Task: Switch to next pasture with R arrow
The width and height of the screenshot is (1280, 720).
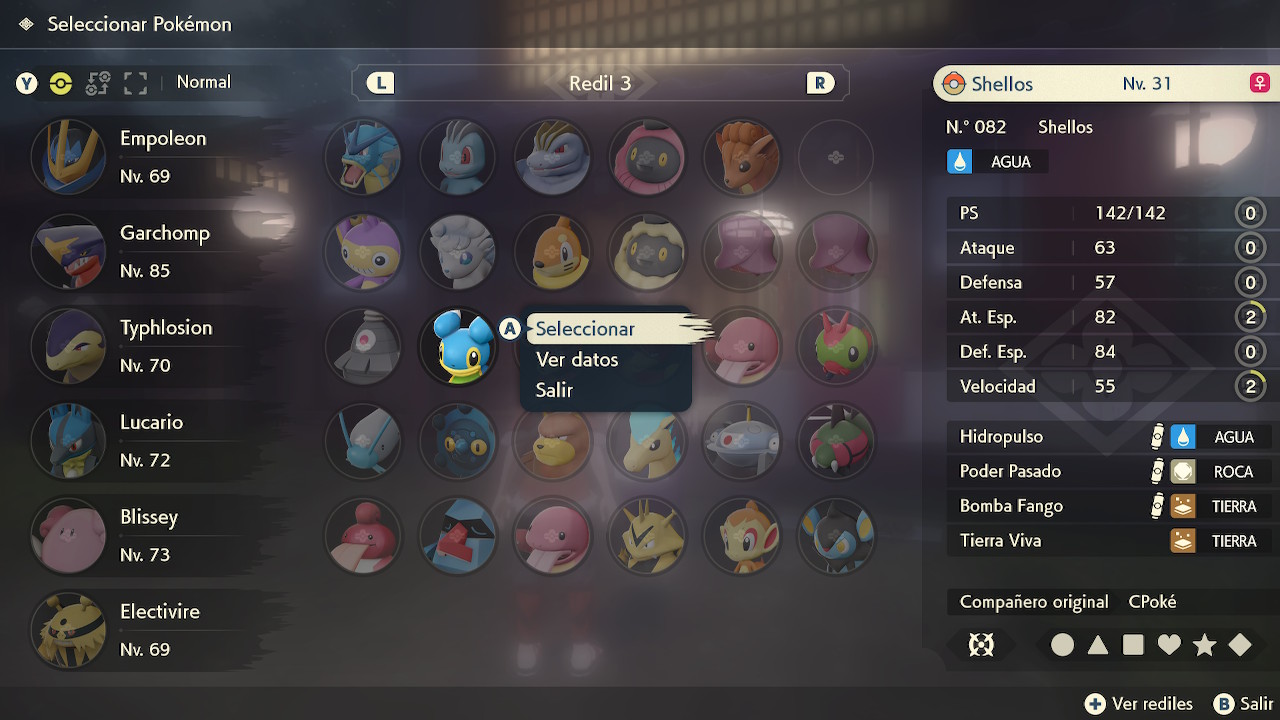Action: 820,83
